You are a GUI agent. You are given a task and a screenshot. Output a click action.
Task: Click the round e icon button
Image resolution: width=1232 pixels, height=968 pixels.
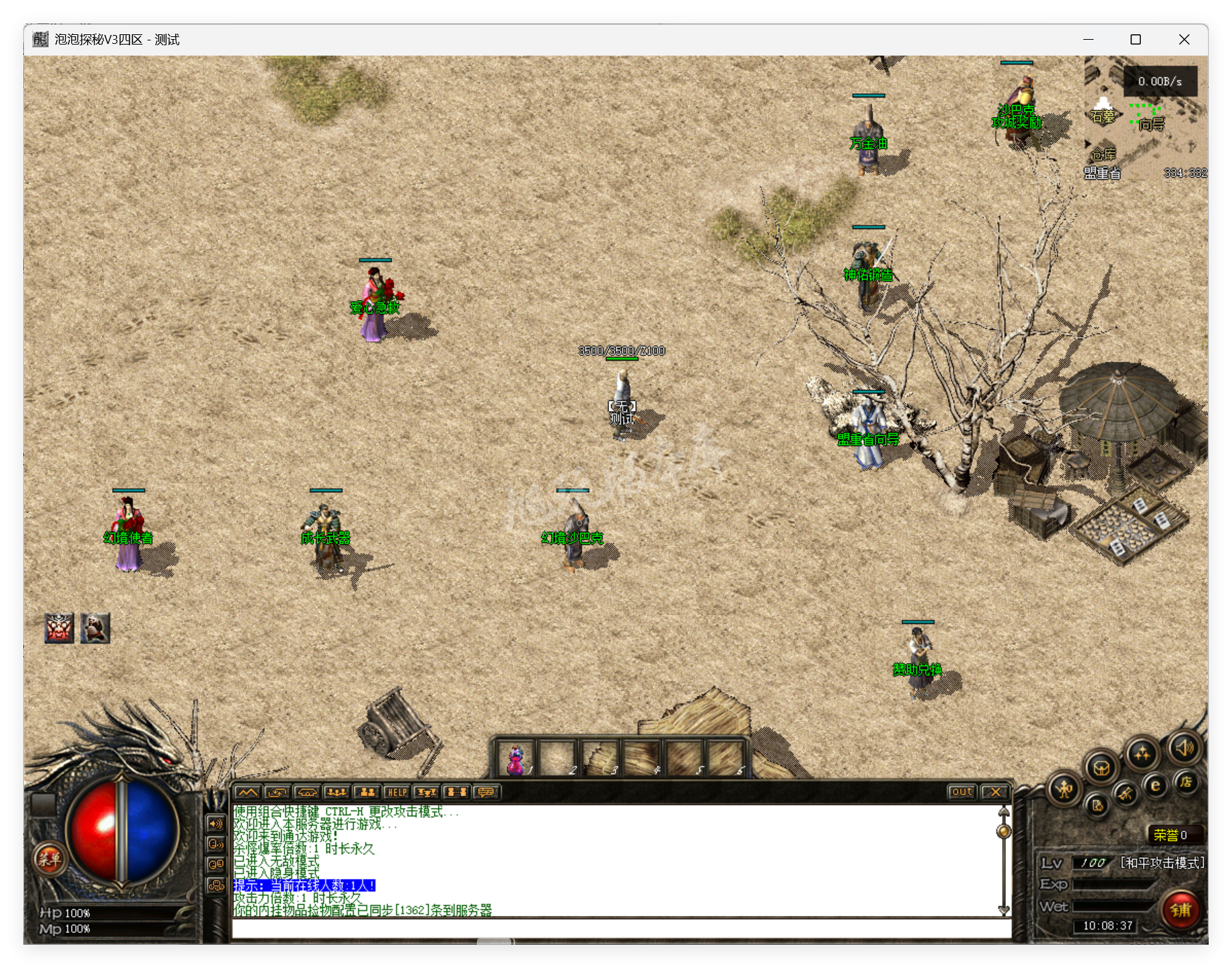point(1155,786)
